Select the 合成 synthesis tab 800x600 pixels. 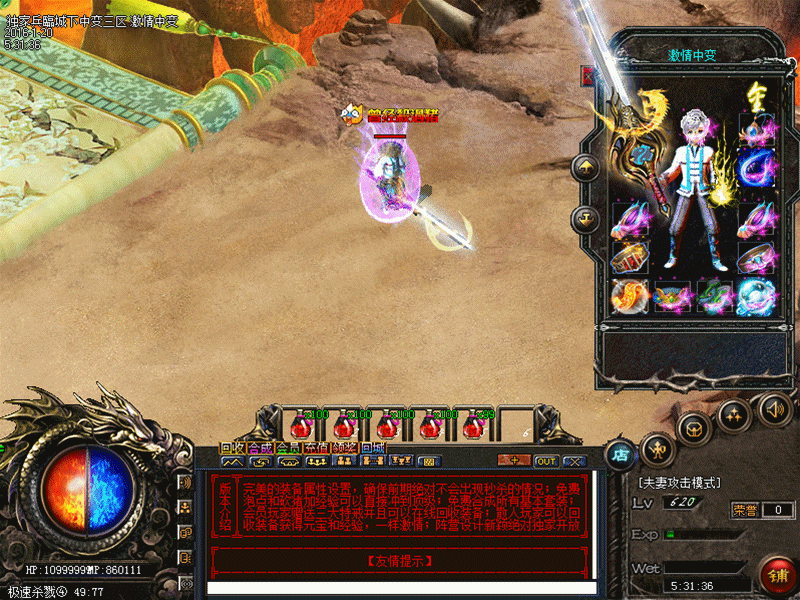coord(260,447)
